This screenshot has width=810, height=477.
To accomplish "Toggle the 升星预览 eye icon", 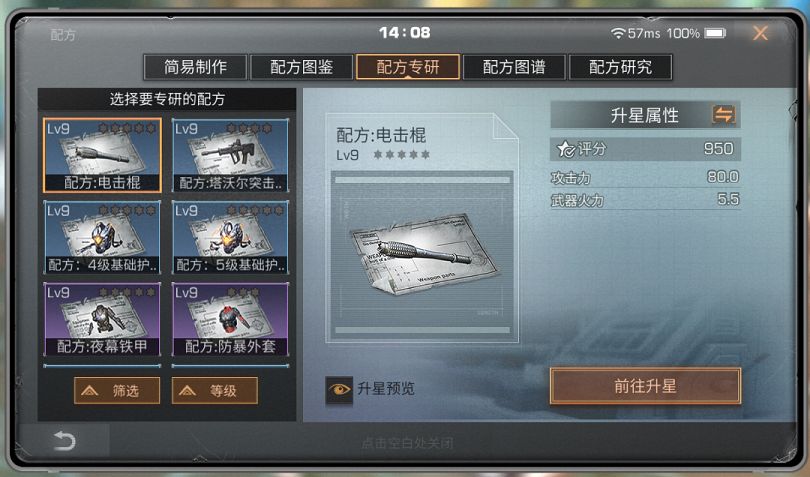I will coord(339,390).
